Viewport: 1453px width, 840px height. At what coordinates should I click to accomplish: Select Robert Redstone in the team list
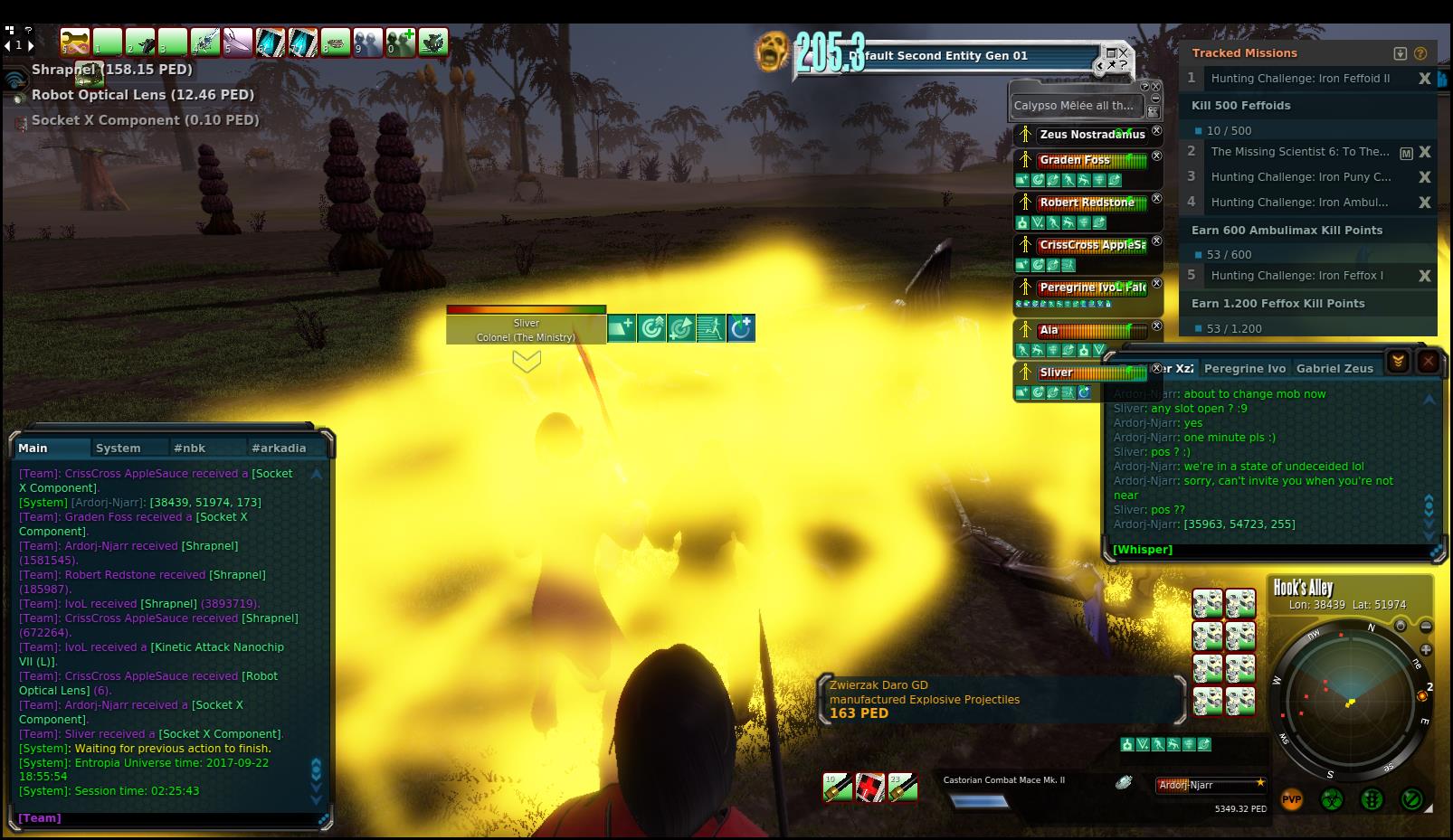click(x=1087, y=203)
